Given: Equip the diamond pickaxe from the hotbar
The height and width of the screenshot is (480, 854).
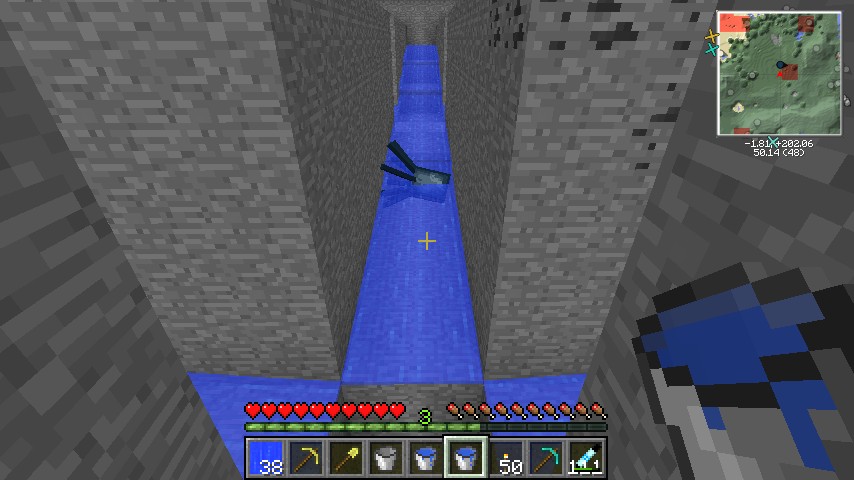Looking at the screenshot, I should 547,458.
